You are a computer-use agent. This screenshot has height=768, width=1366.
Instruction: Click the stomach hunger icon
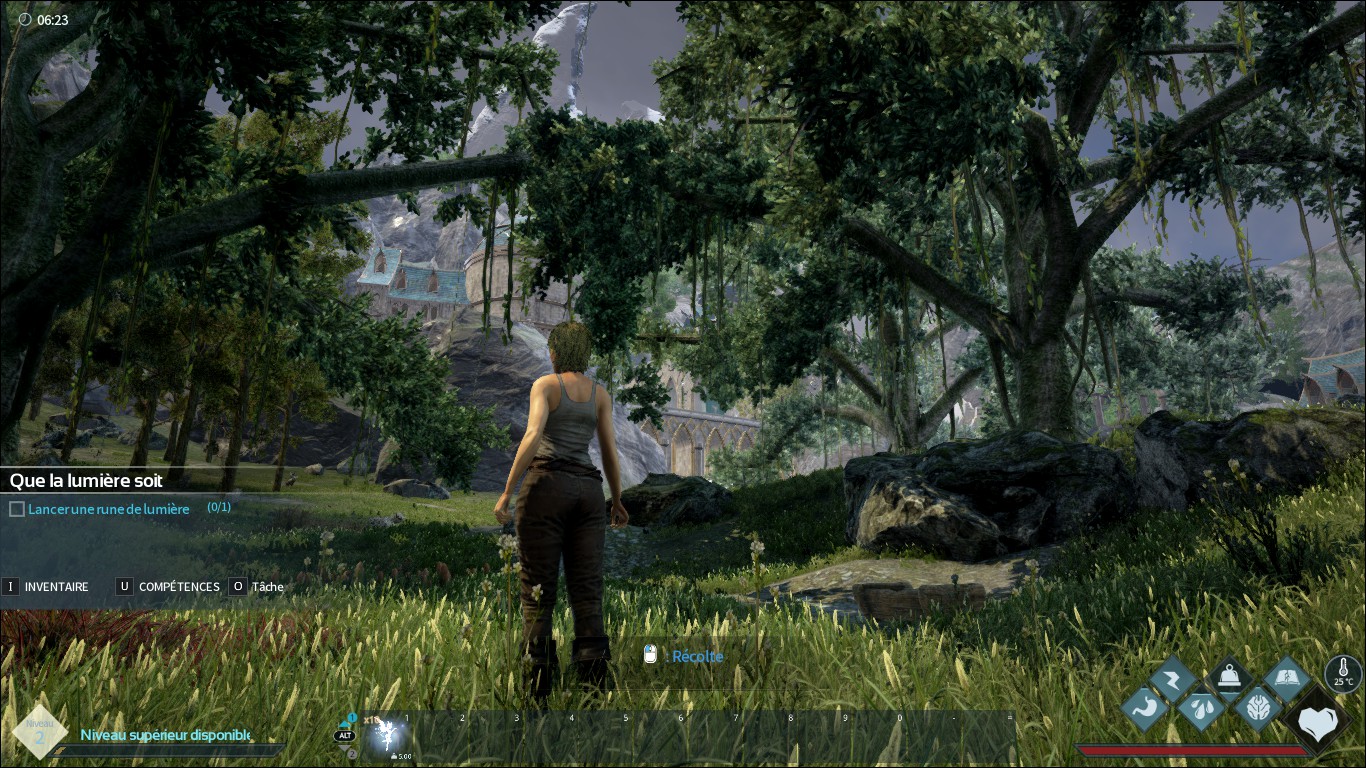coord(1143,707)
